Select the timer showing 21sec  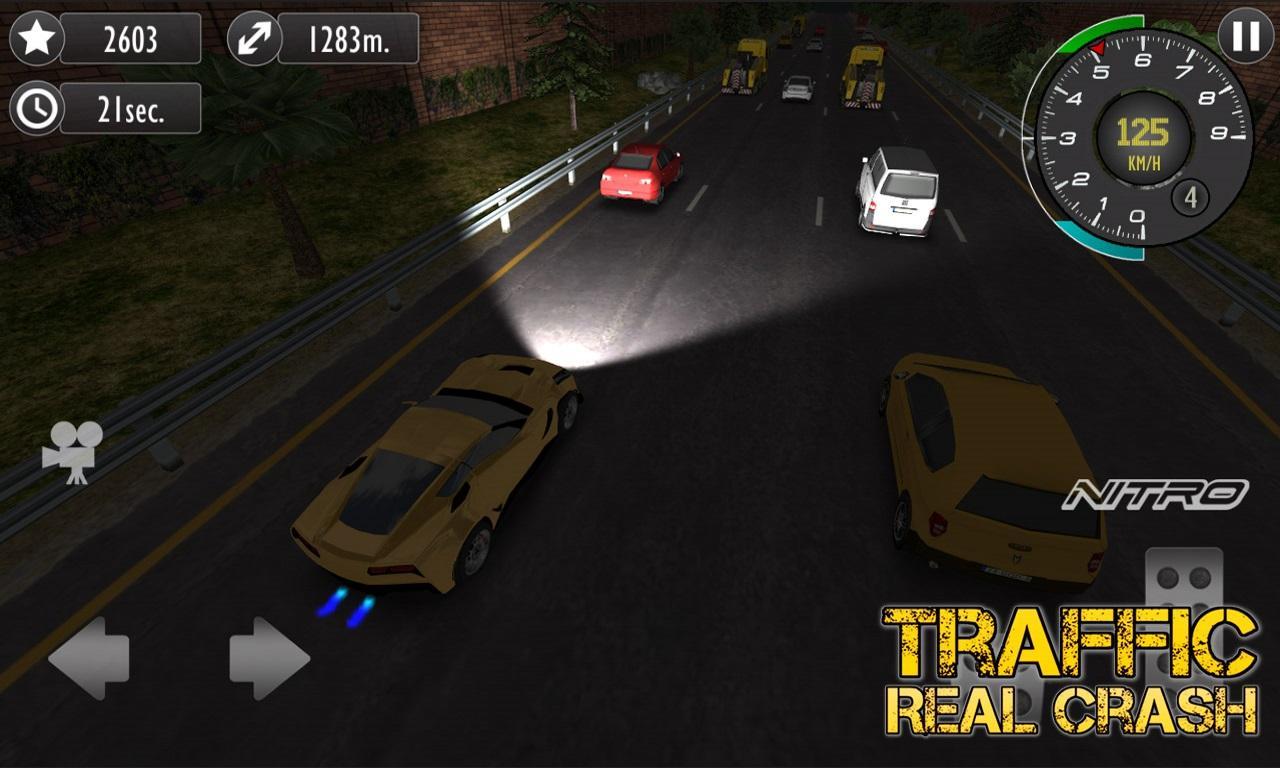[x=132, y=108]
